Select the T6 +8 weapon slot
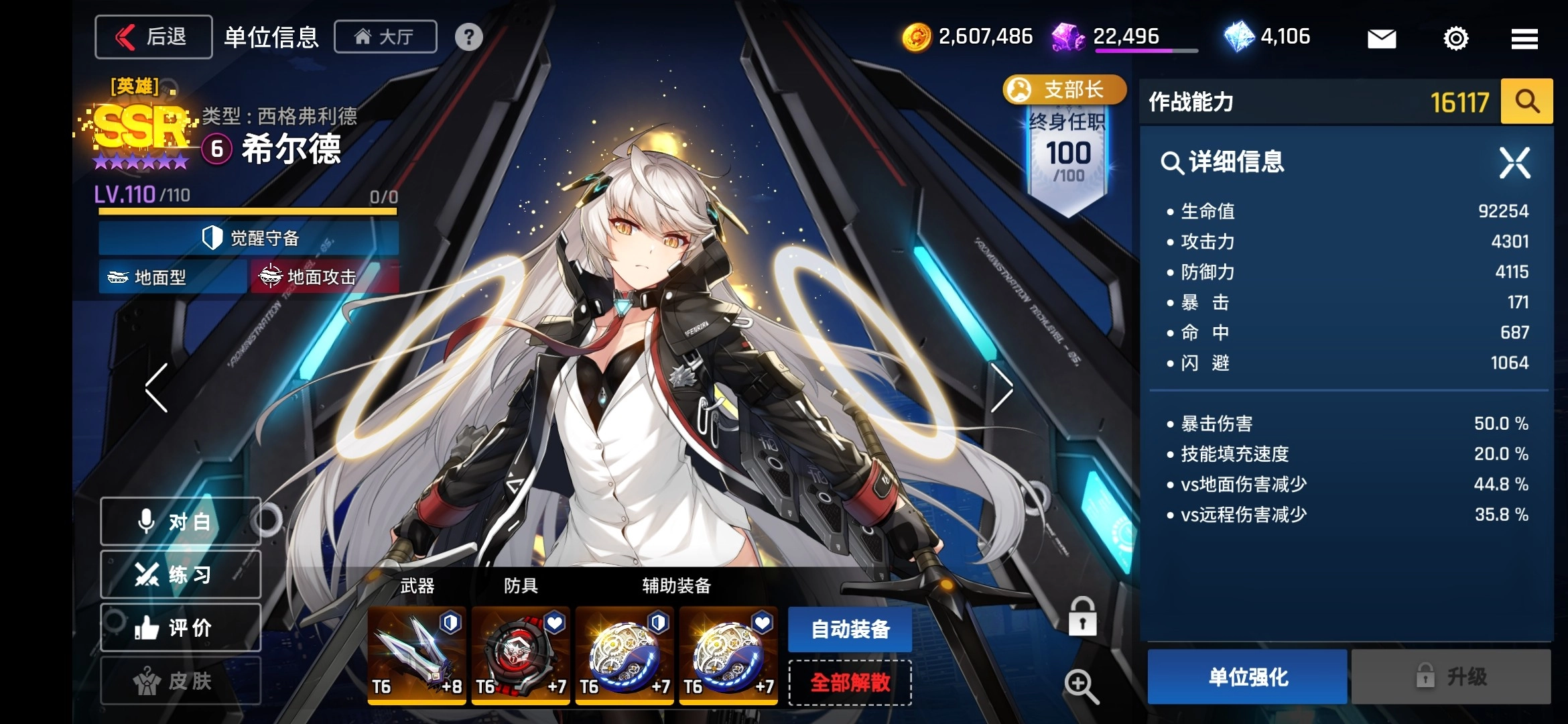This screenshot has height=724, width=1568. pyautogui.click(x=417, y=655)
